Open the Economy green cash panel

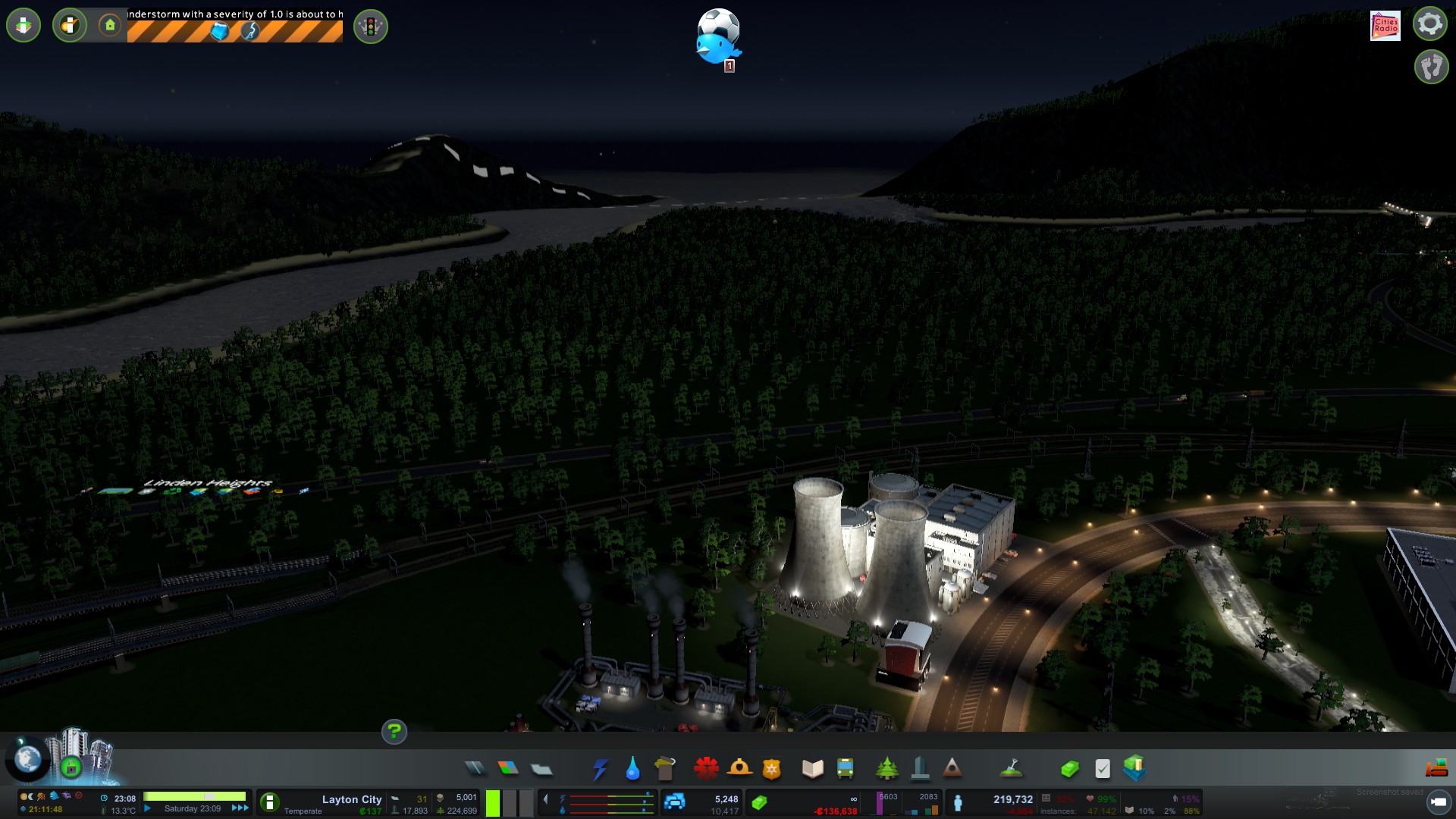click(x=1069, y=770)
